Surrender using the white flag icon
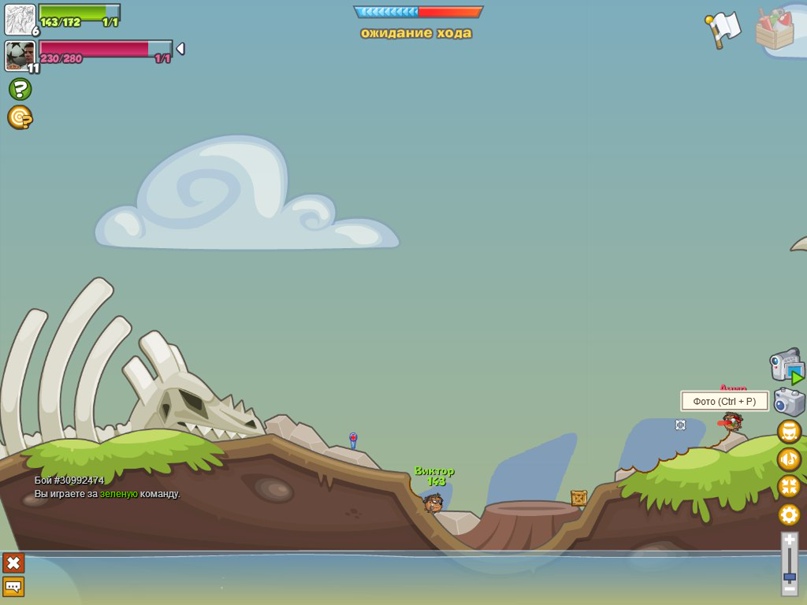Image resolution: width=807 pixels, height=605 pixels. coord(722,29)
